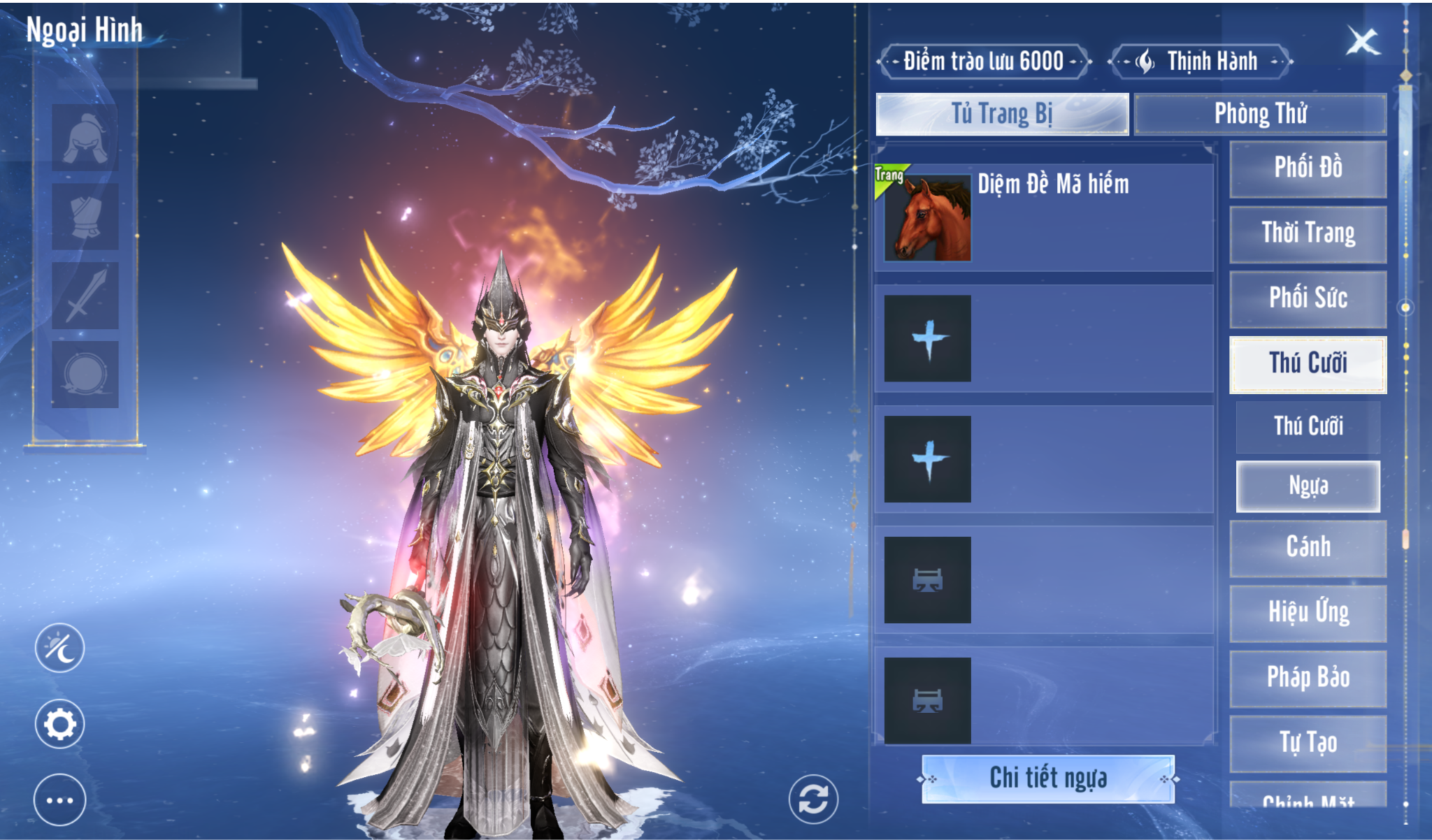1432x840 pixels.
Task: Choose the Phối Sức category
Action: click(1308, 298)
